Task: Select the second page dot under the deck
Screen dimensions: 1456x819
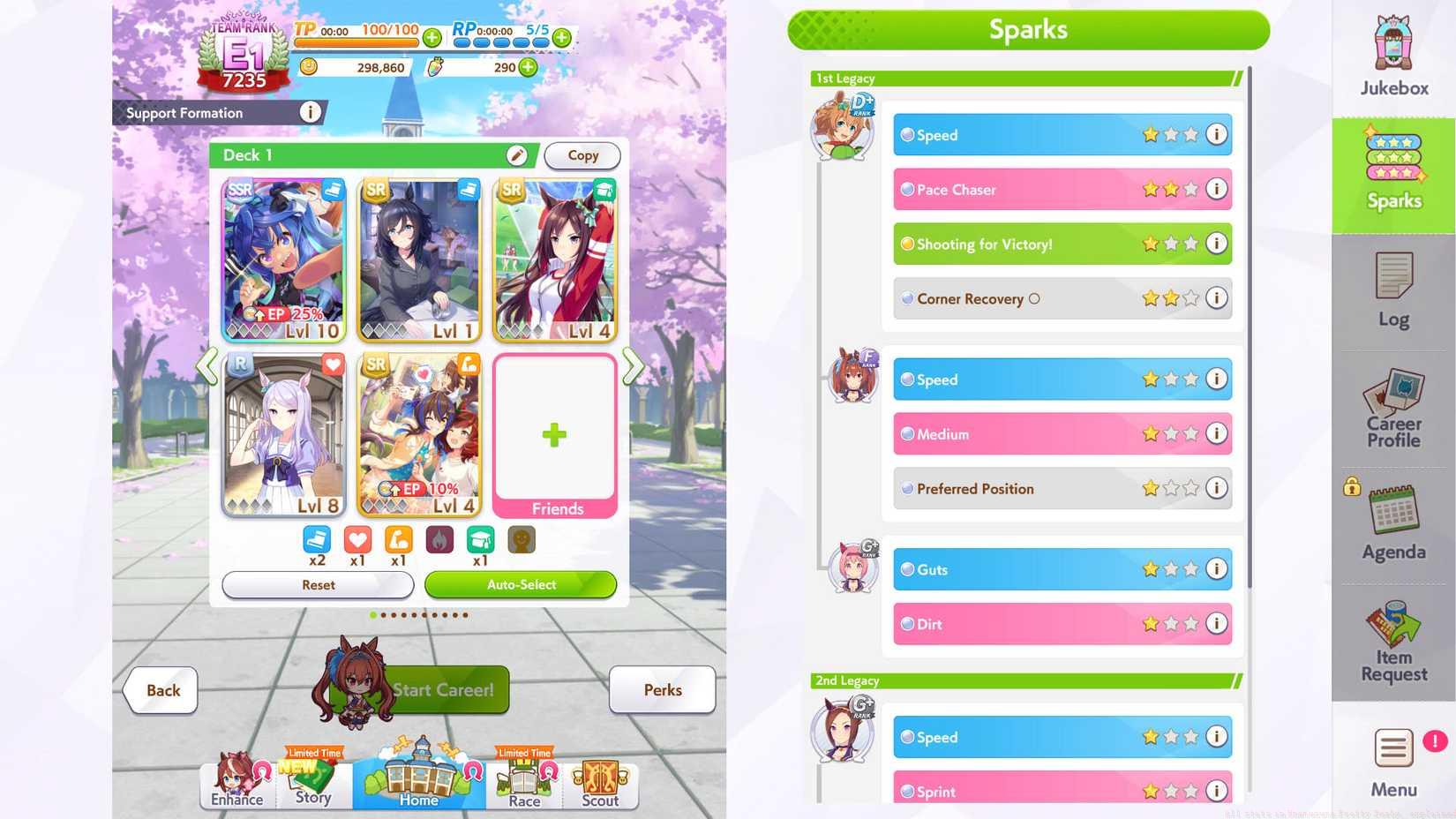Action: coord(383,615)
